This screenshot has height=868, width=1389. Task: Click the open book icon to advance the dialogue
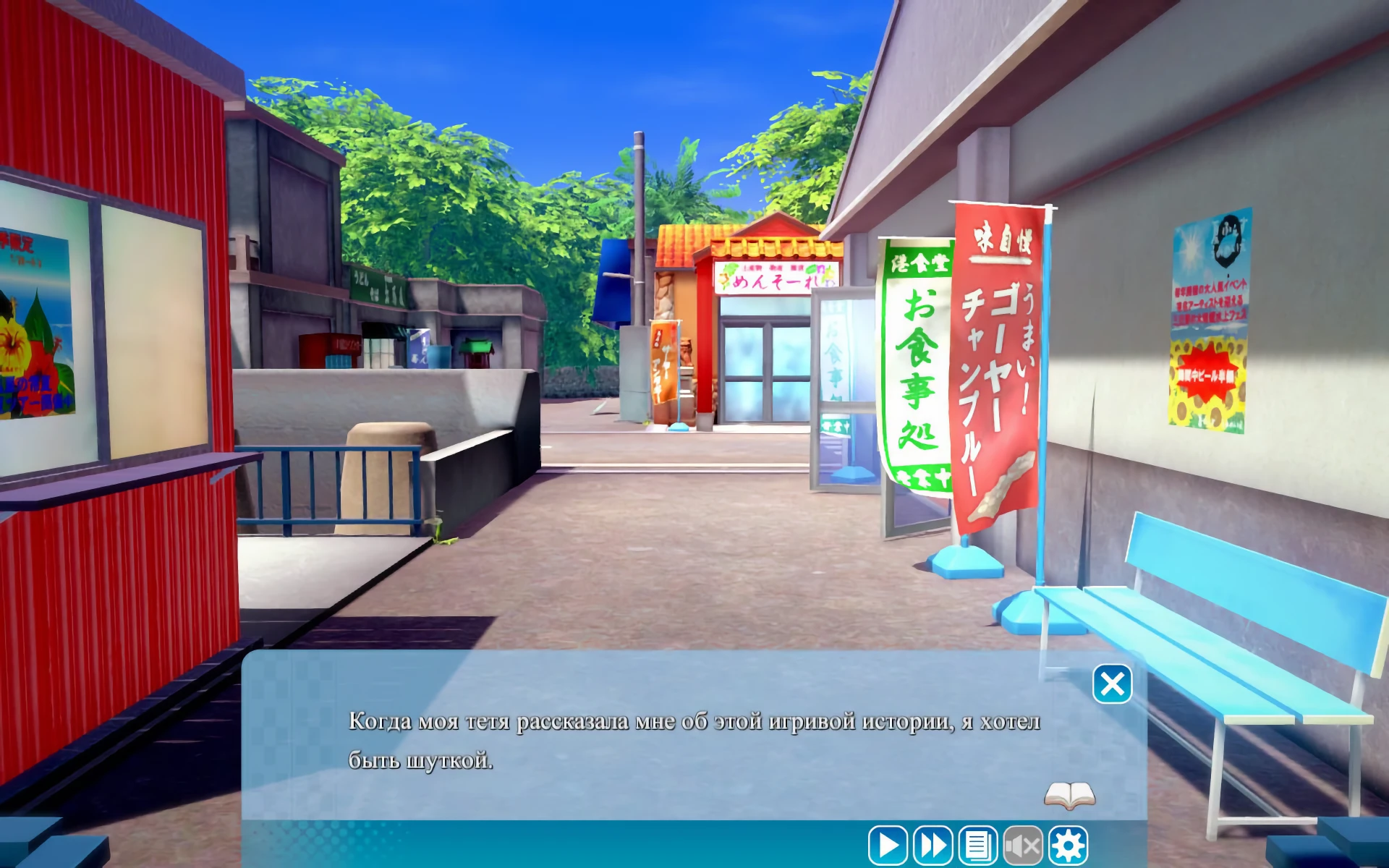click(1069, 796)
